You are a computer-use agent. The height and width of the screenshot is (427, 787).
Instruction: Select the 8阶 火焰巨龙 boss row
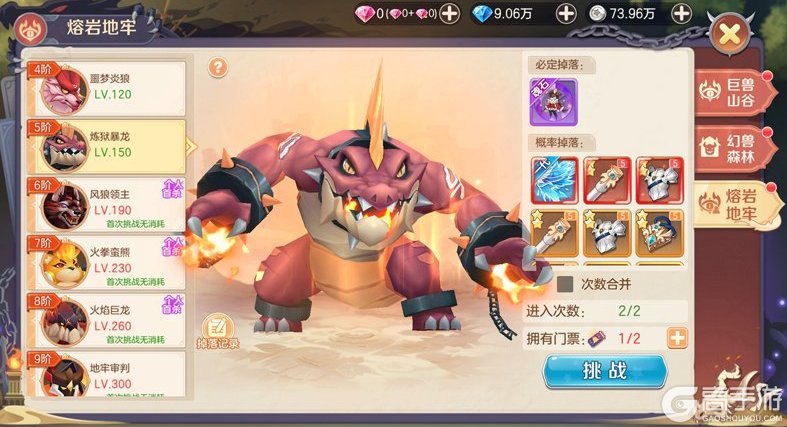click(x=107, y=318)
